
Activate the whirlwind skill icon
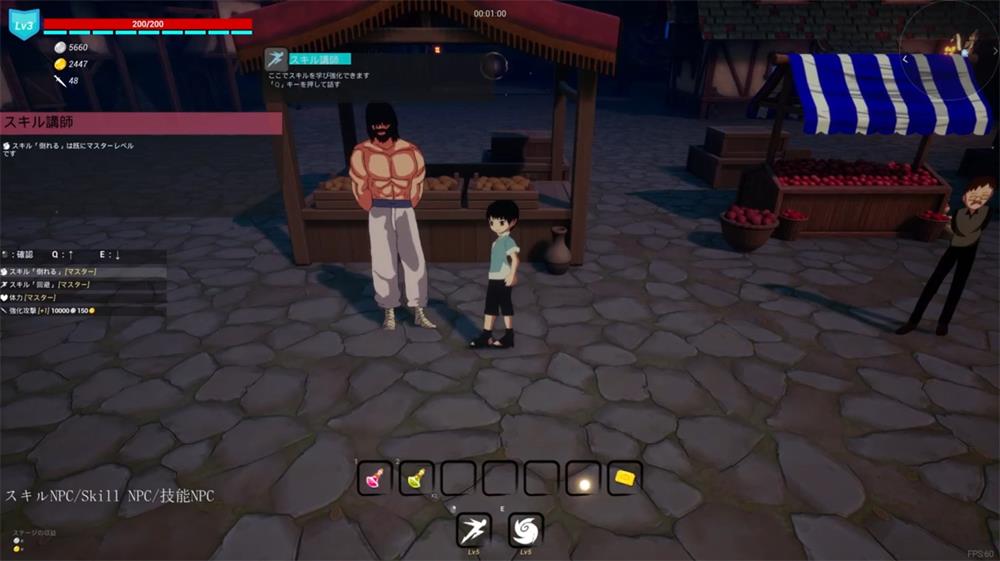tap(526, 529)
